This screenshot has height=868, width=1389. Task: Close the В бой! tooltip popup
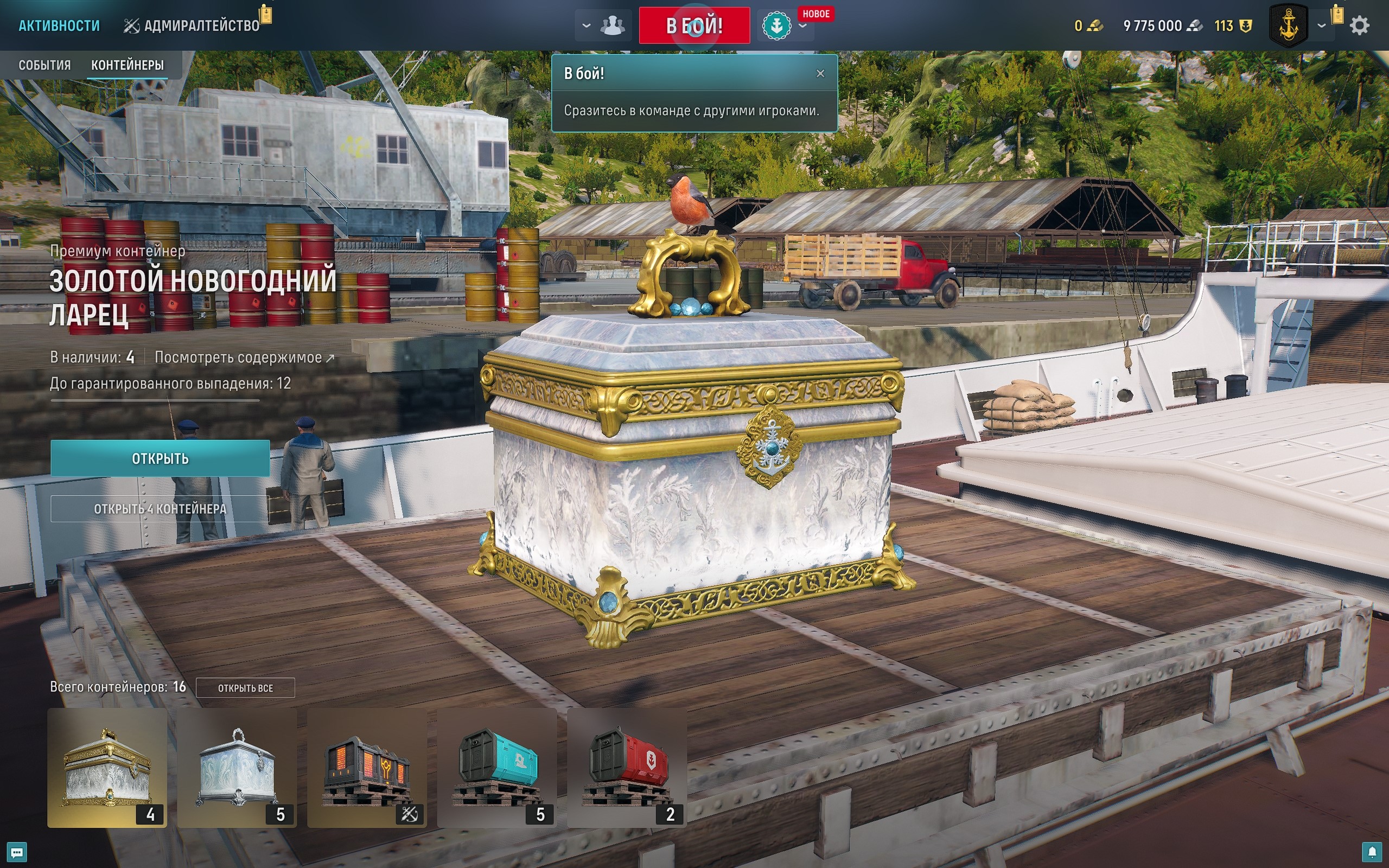click(820, 73)
